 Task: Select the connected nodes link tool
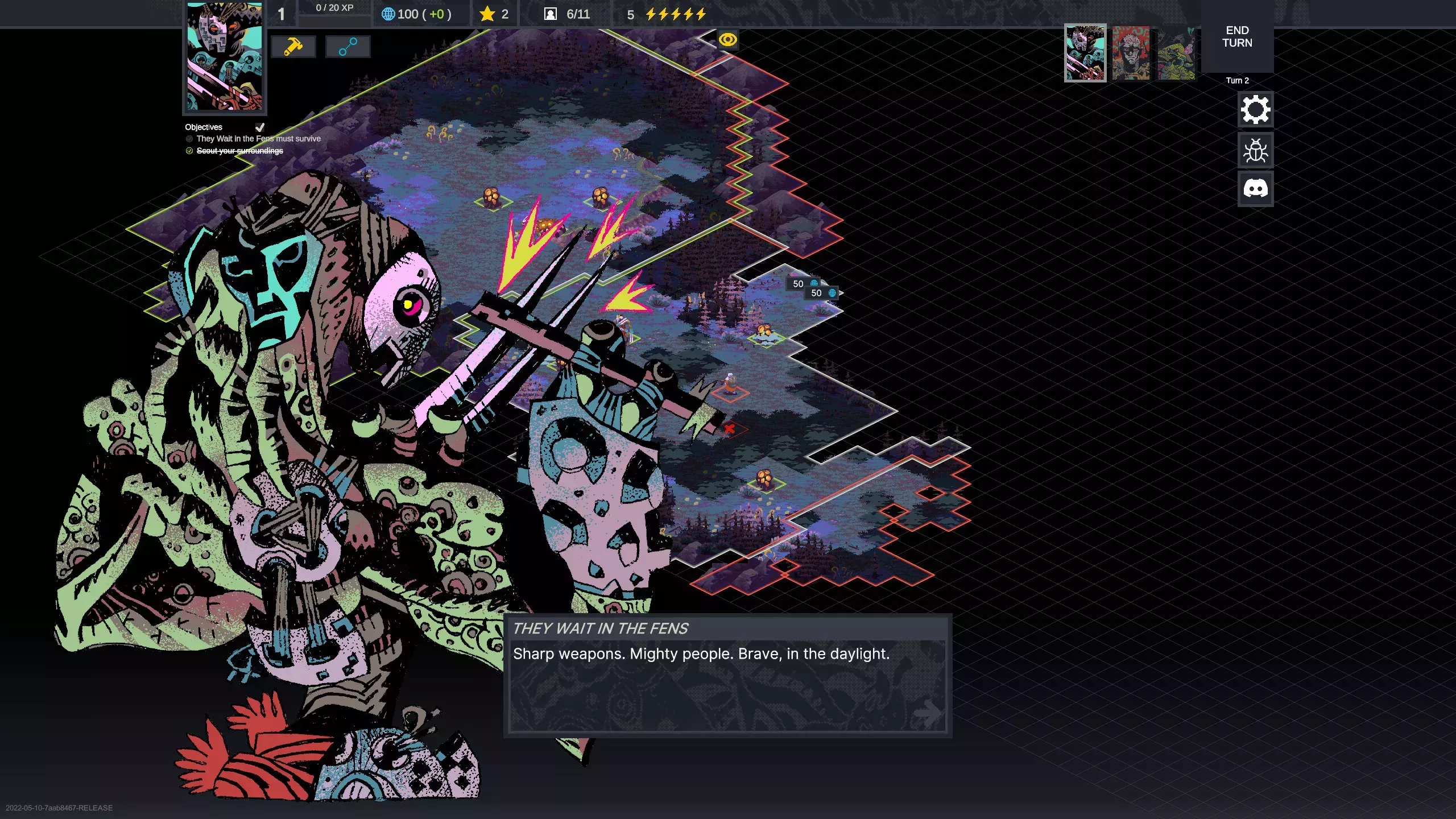348,47
